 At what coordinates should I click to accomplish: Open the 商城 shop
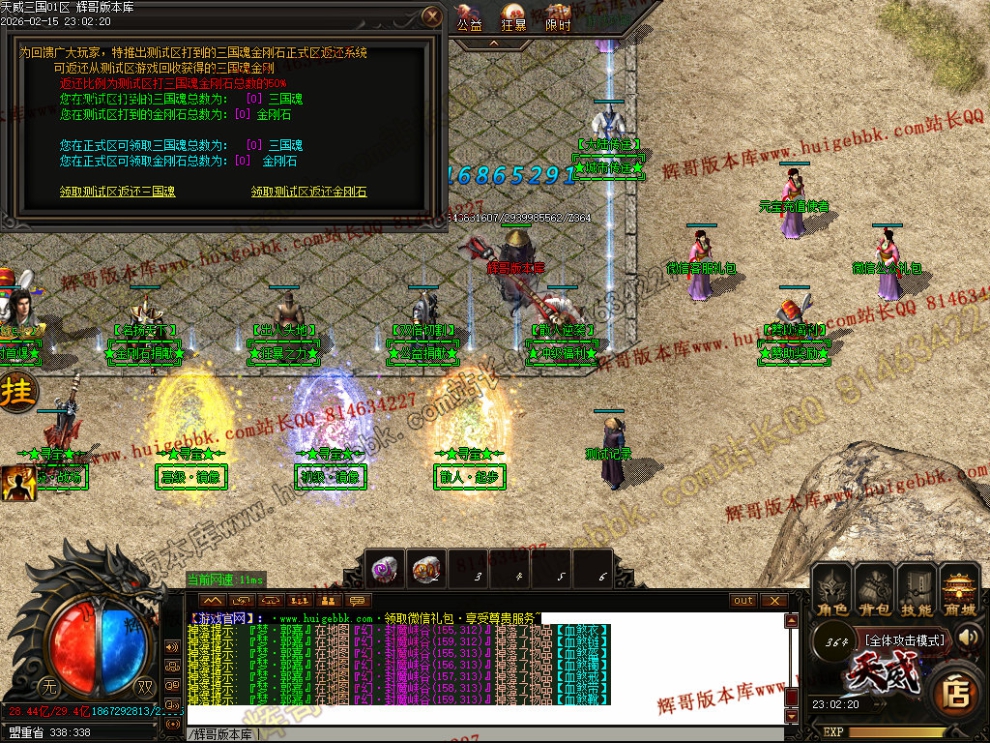tap(962, 590)
